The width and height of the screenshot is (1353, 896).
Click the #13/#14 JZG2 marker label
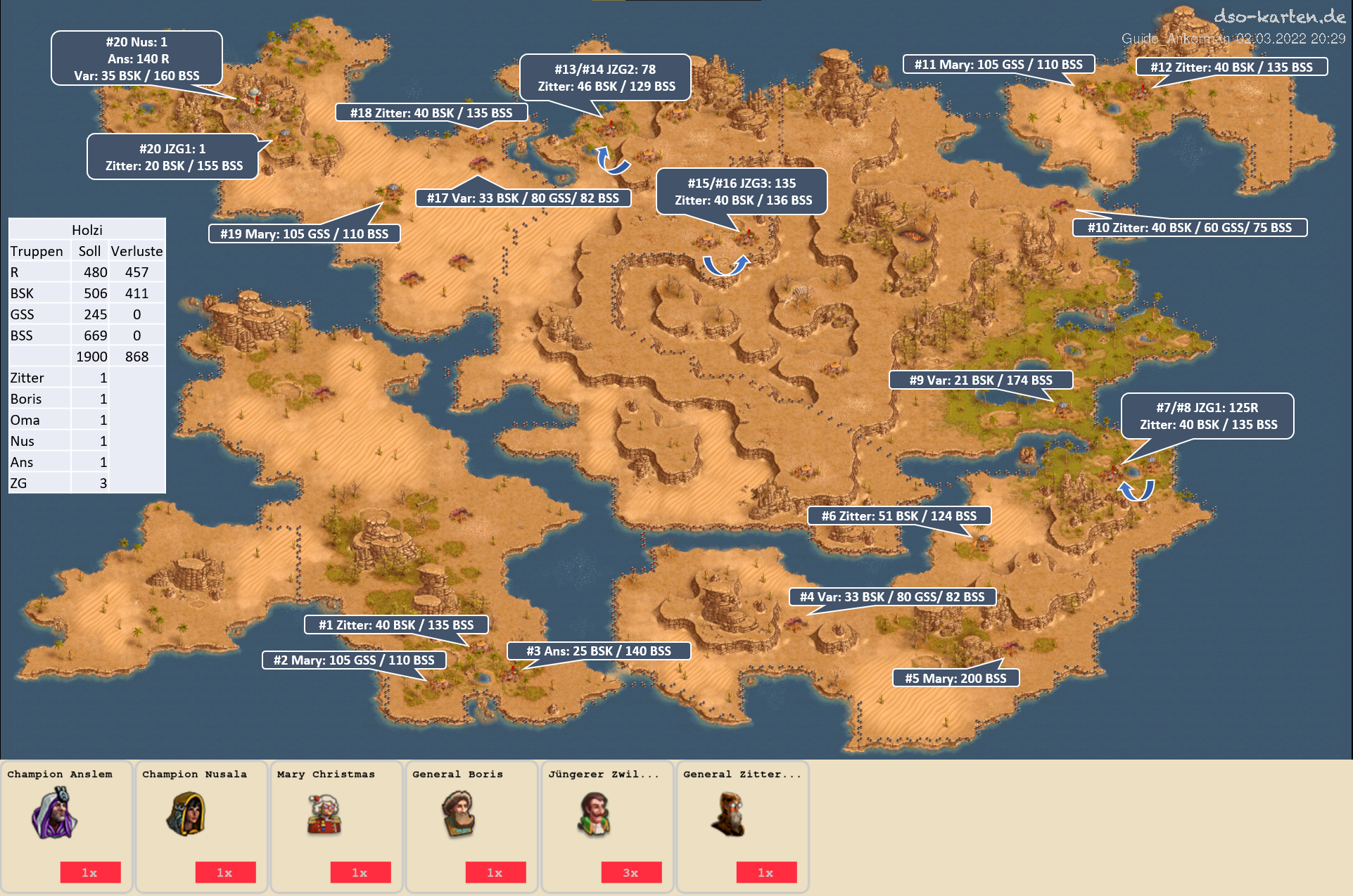click(606, 77)
